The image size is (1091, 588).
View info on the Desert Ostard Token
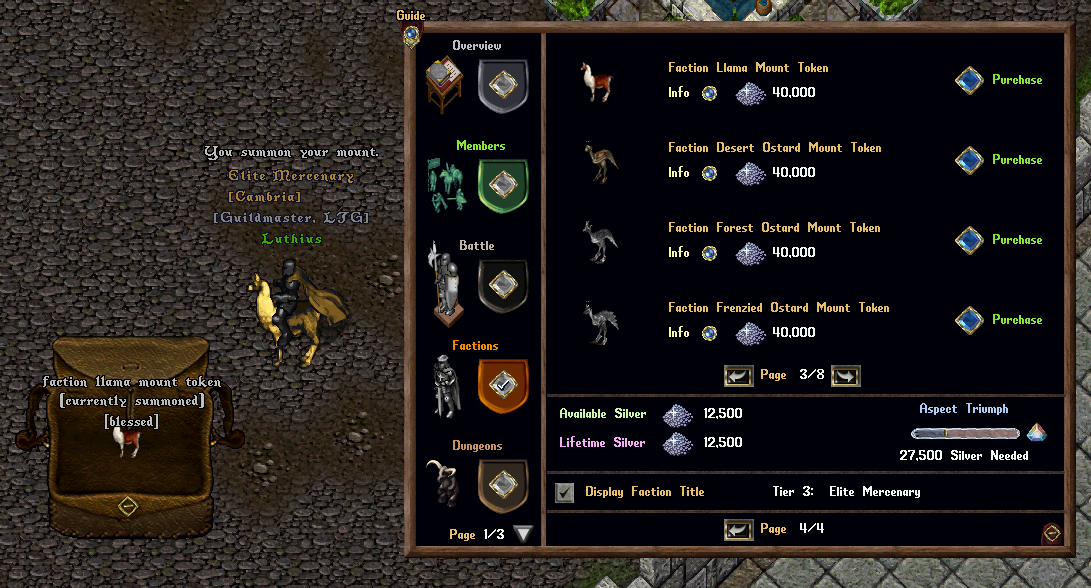tap(709, 173)
